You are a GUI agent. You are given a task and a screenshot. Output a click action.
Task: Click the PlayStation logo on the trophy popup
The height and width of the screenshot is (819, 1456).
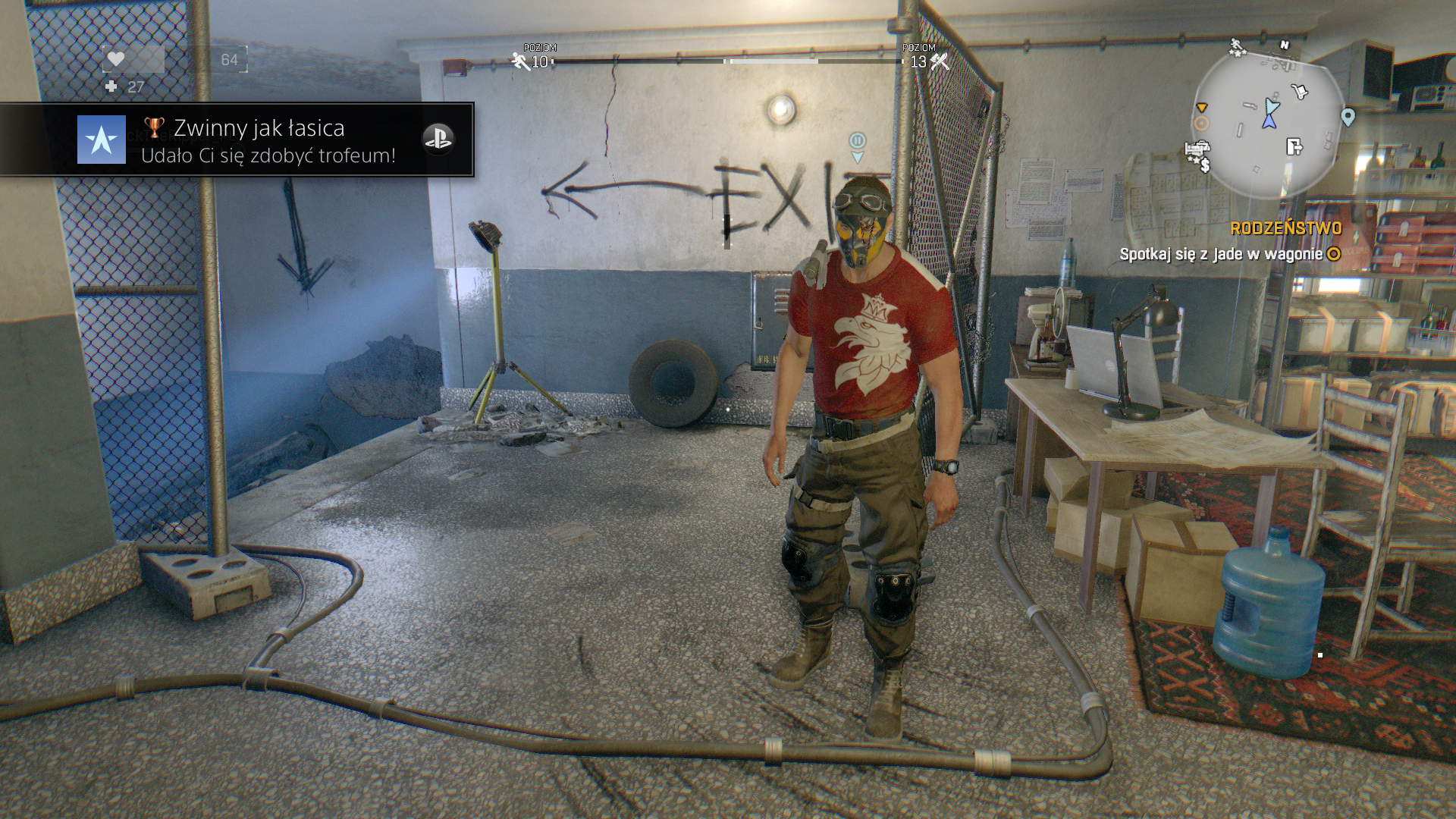click(438, 139)
